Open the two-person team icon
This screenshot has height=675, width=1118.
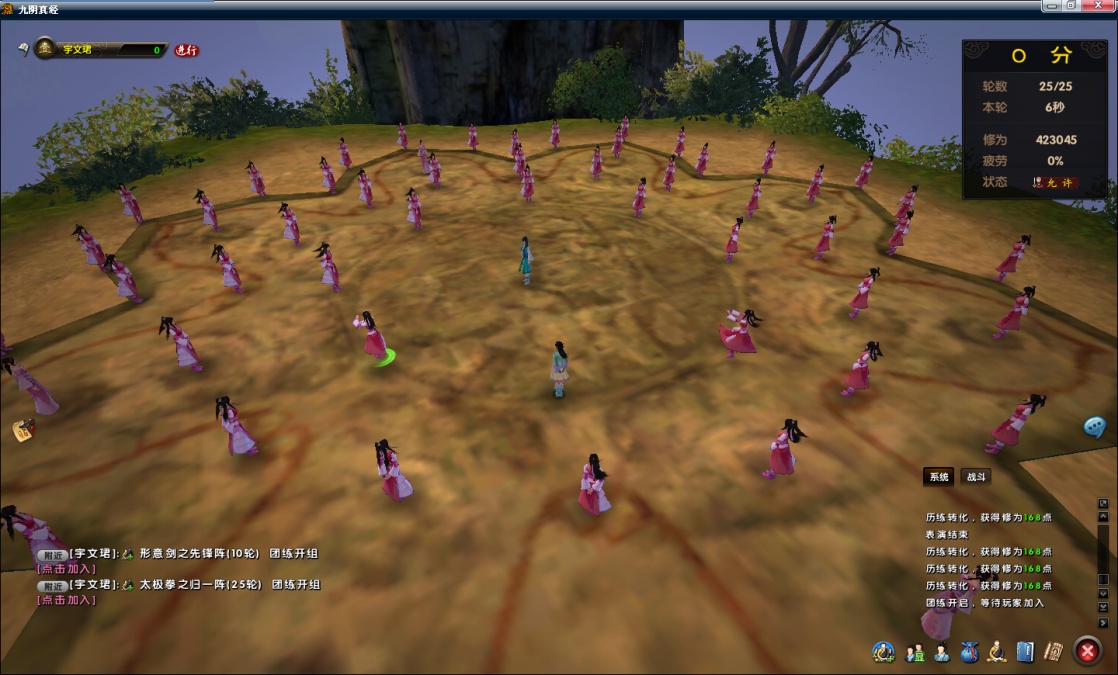[914, 653]
